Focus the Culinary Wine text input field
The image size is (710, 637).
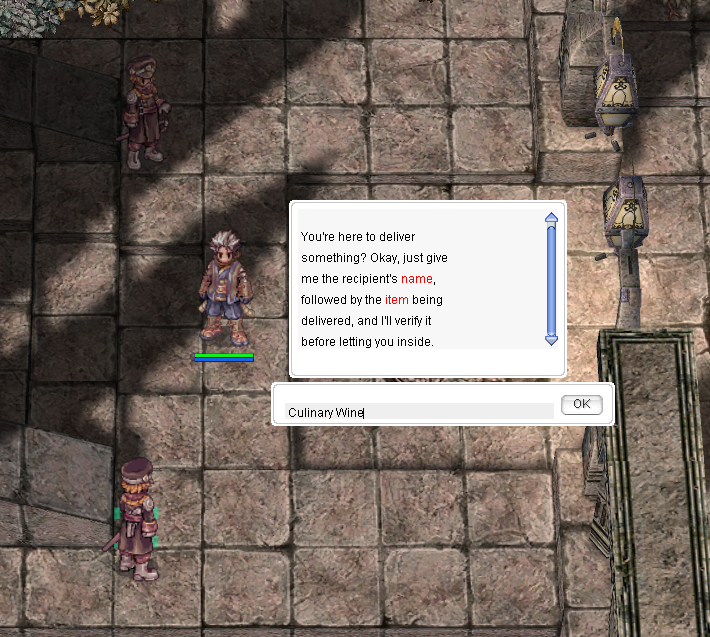tap(419, 412)
